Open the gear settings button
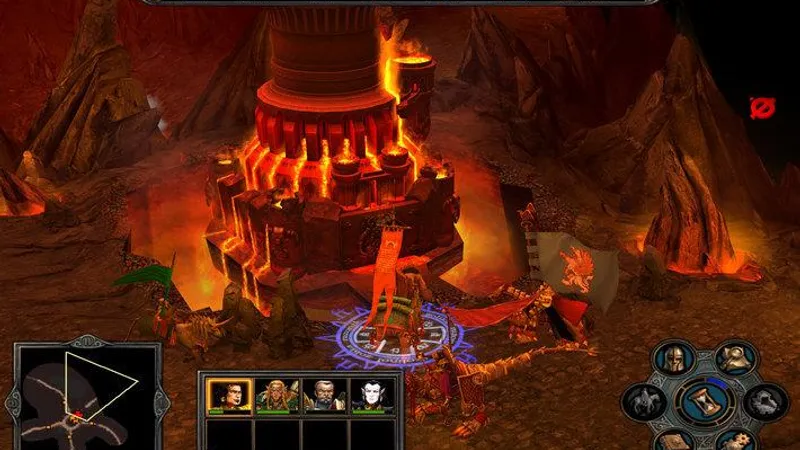 point(734,440)
